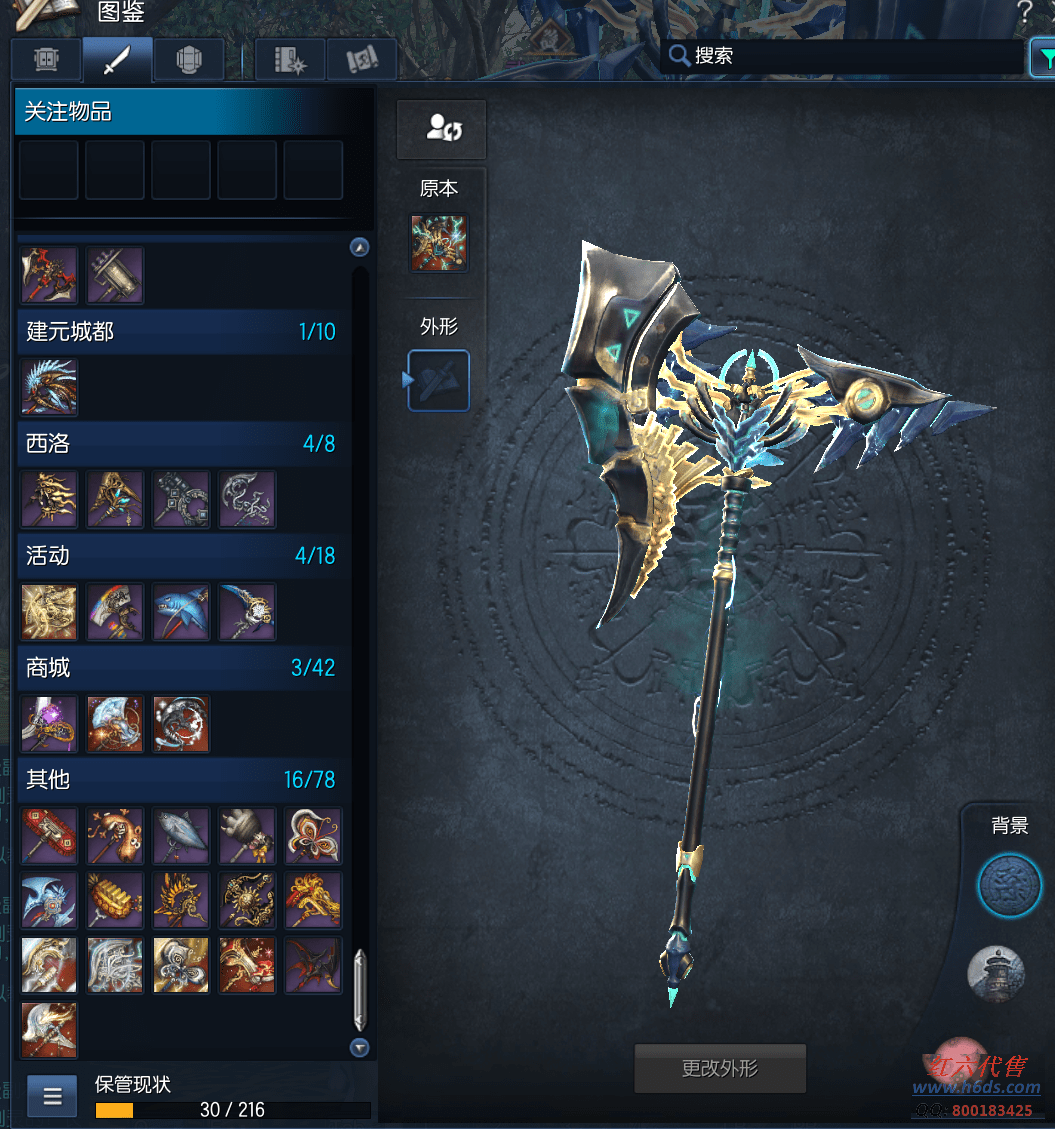Select the 原本 original weapon icon
1055x1129 pixels.
coord(439,243)
